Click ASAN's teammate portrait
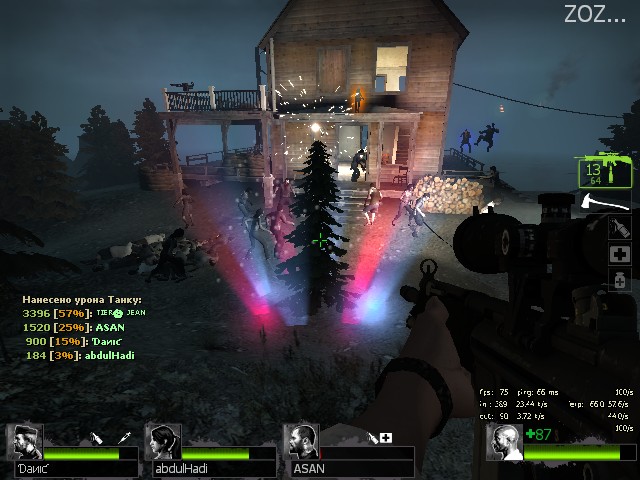640x480 pixels. point(302,443)
